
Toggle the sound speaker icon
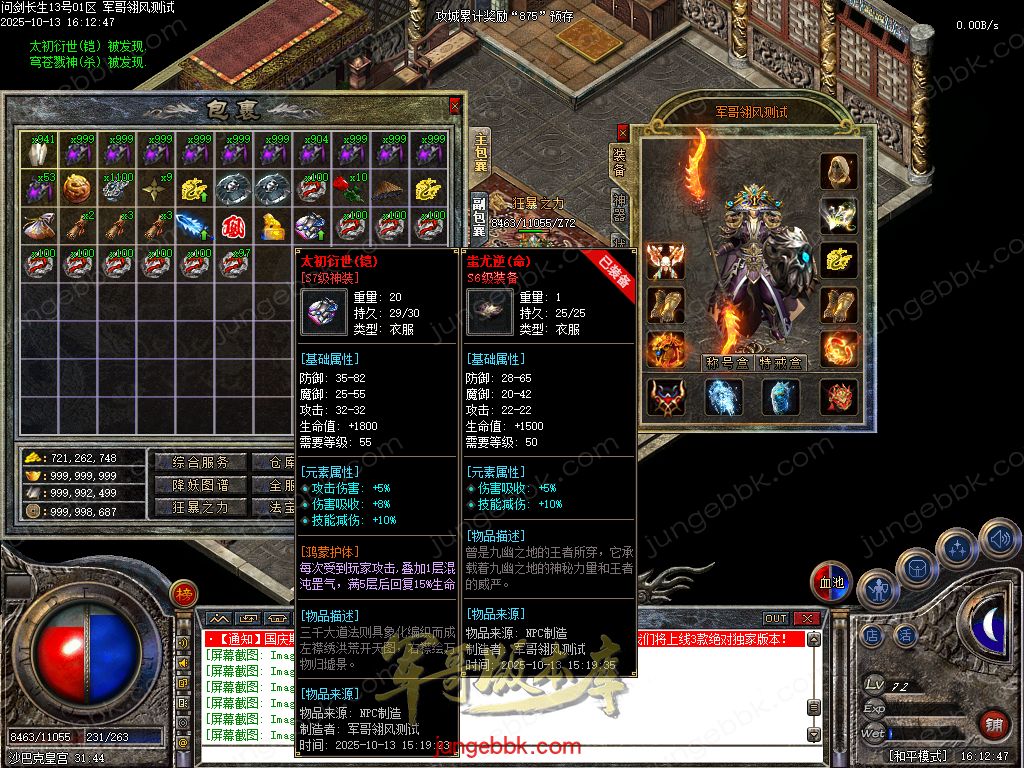[999, 540]
